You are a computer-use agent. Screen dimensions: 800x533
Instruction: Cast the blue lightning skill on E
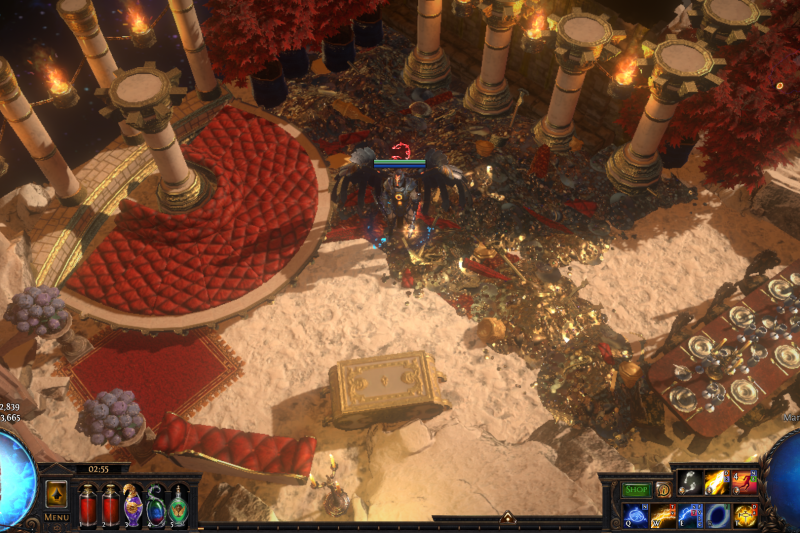pos(691,515)
